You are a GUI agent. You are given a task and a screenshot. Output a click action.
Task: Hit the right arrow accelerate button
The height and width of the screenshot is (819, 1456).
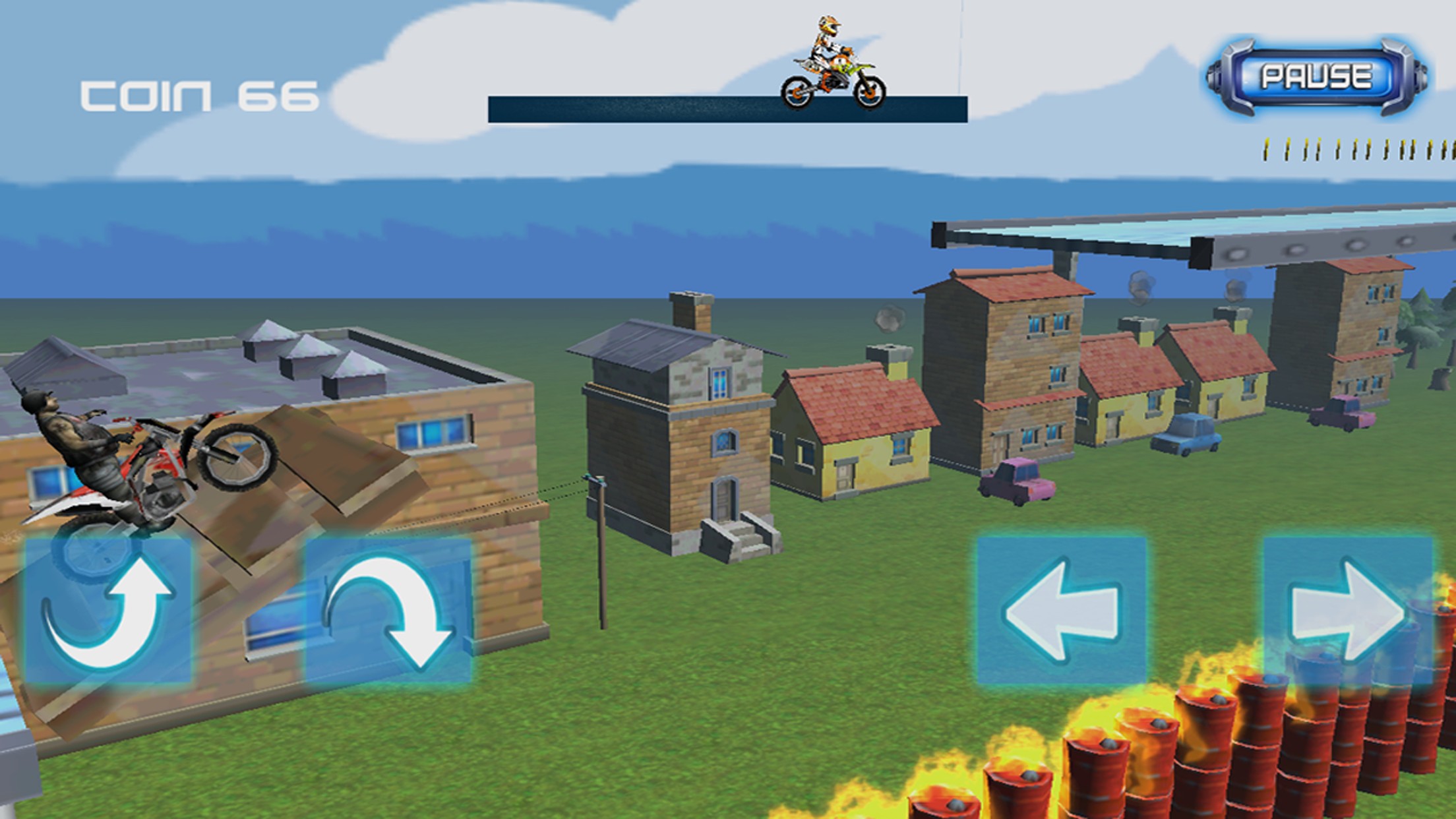(1348, 610)
